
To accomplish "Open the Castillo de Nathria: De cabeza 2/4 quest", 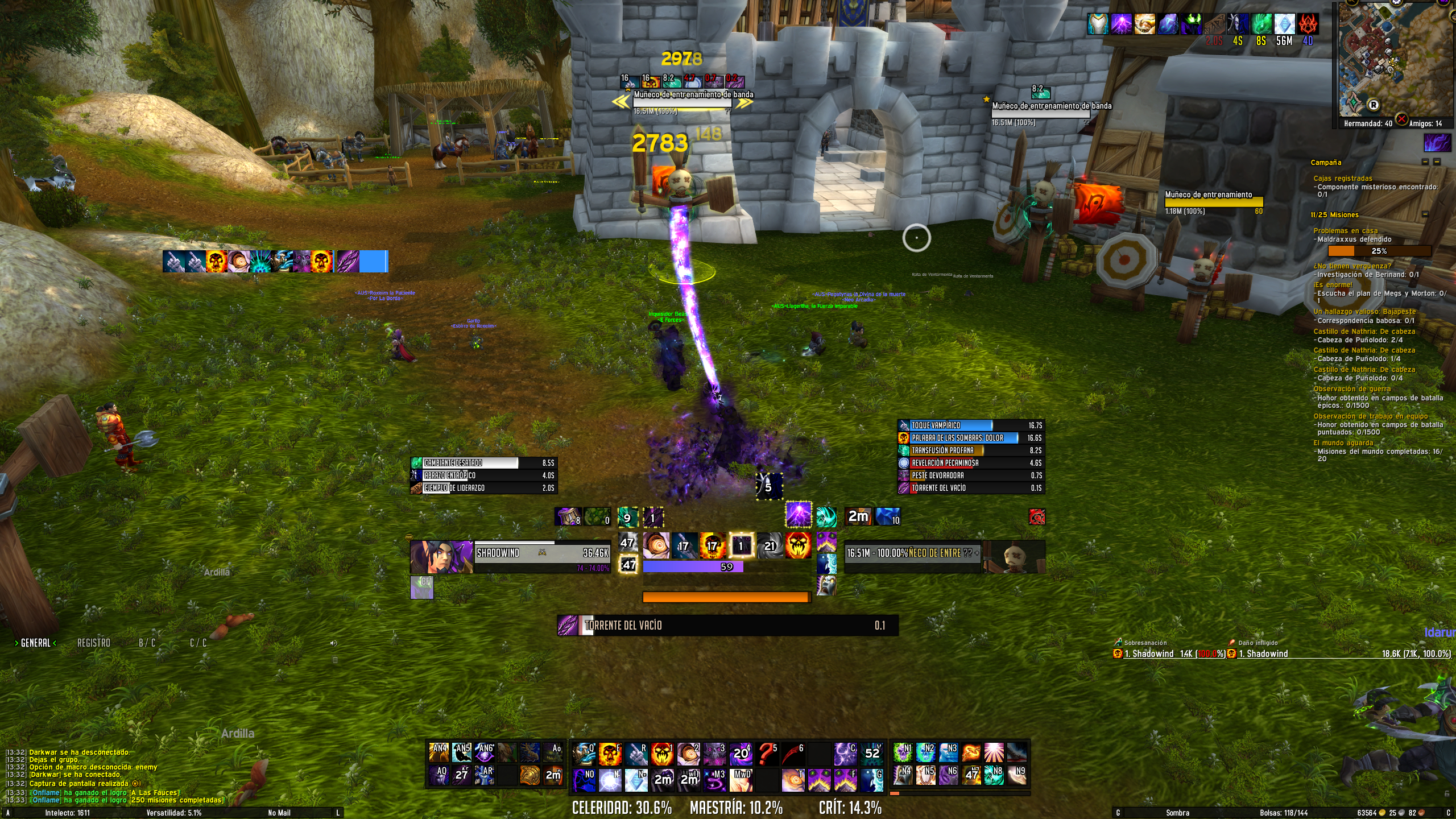I will (x=1364, y=332).
